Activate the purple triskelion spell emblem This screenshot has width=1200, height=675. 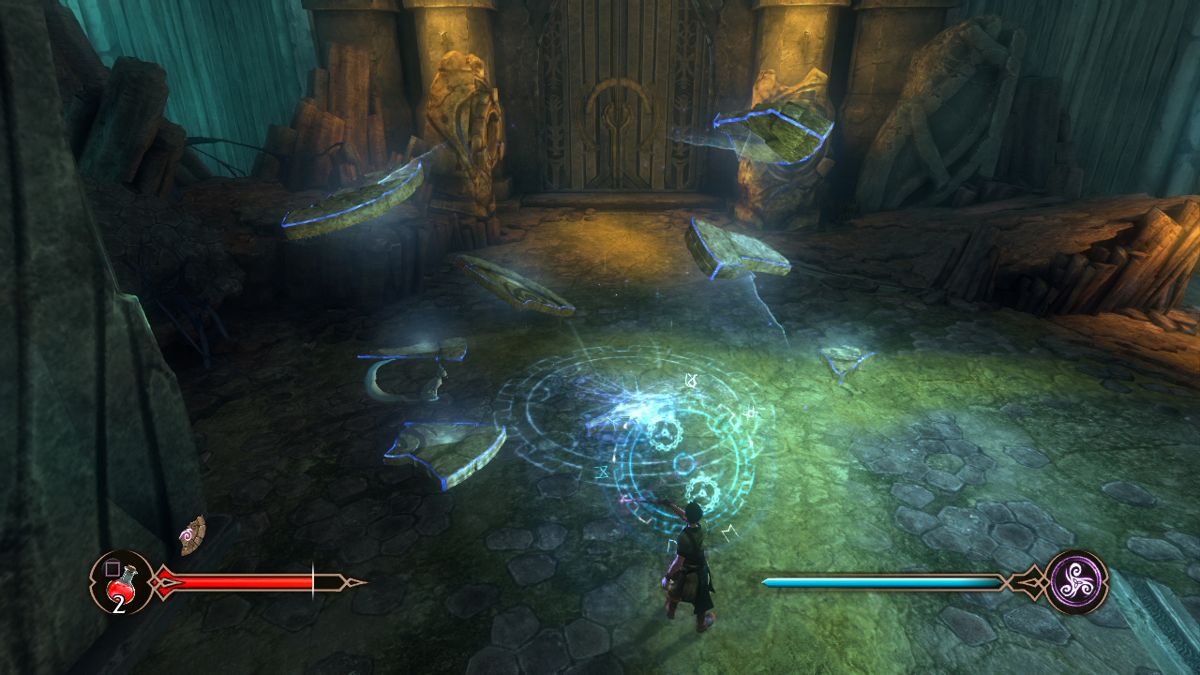pyautogui.click(x=1077, y=581)
